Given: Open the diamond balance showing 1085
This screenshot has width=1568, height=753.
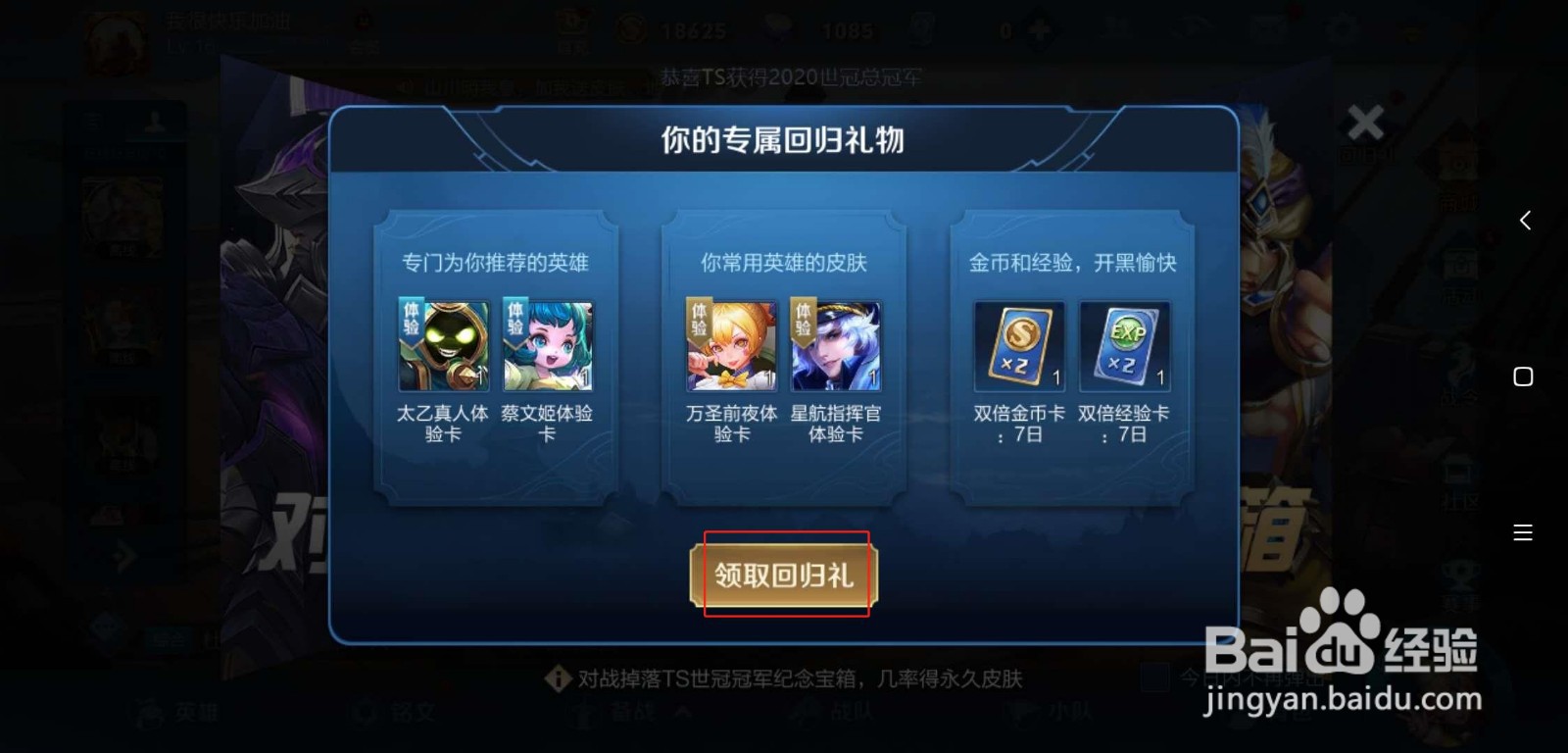Looking at the screenshot, I should coord(843,30).
